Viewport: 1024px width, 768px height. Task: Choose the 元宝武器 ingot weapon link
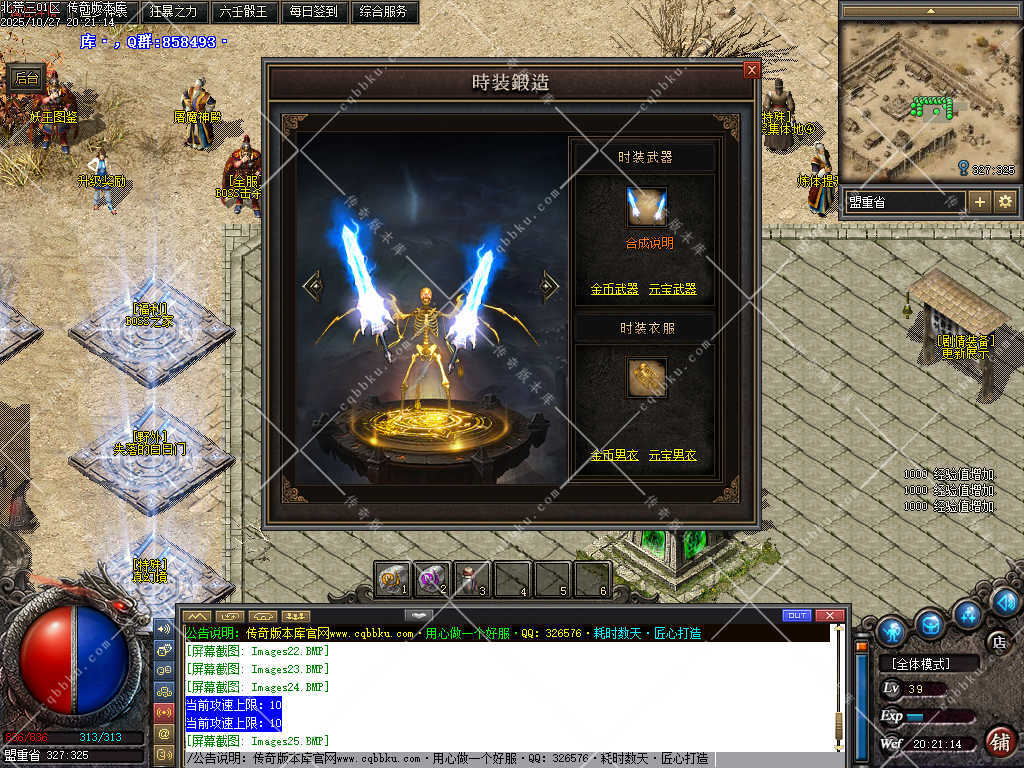point(673,289)
